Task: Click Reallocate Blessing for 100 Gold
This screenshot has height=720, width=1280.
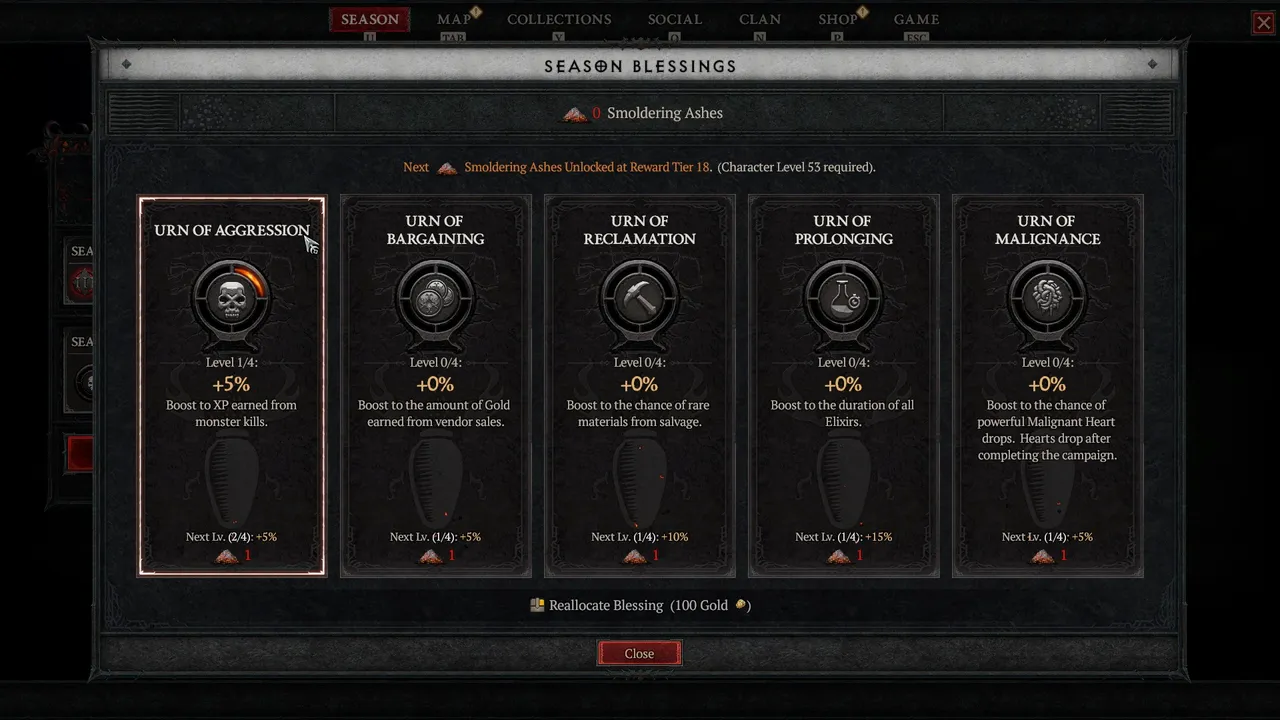Action: [640, 605]
